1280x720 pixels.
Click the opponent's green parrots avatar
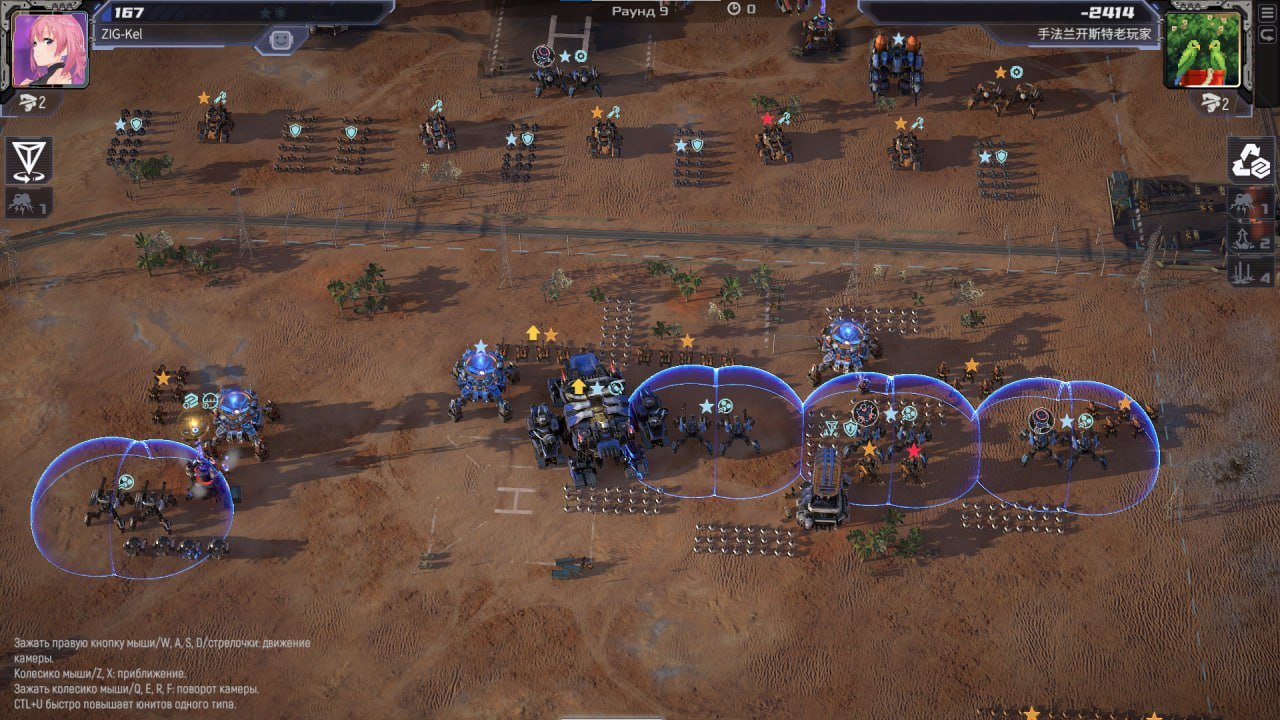1202,50
